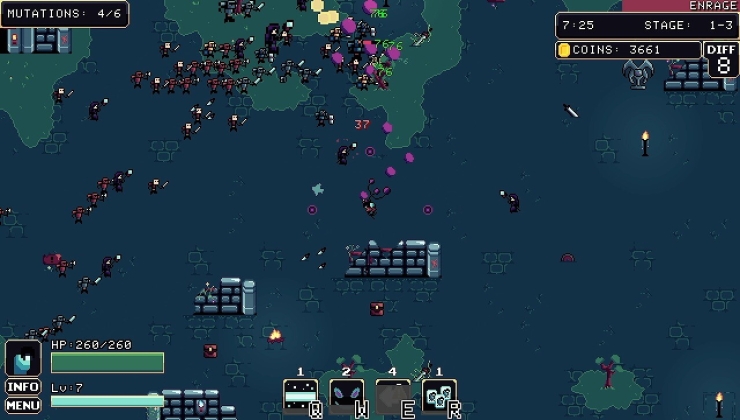Click the character portrait icon
Image resolution: width=740 pixels, height=420 pixels.
[23, 358]
